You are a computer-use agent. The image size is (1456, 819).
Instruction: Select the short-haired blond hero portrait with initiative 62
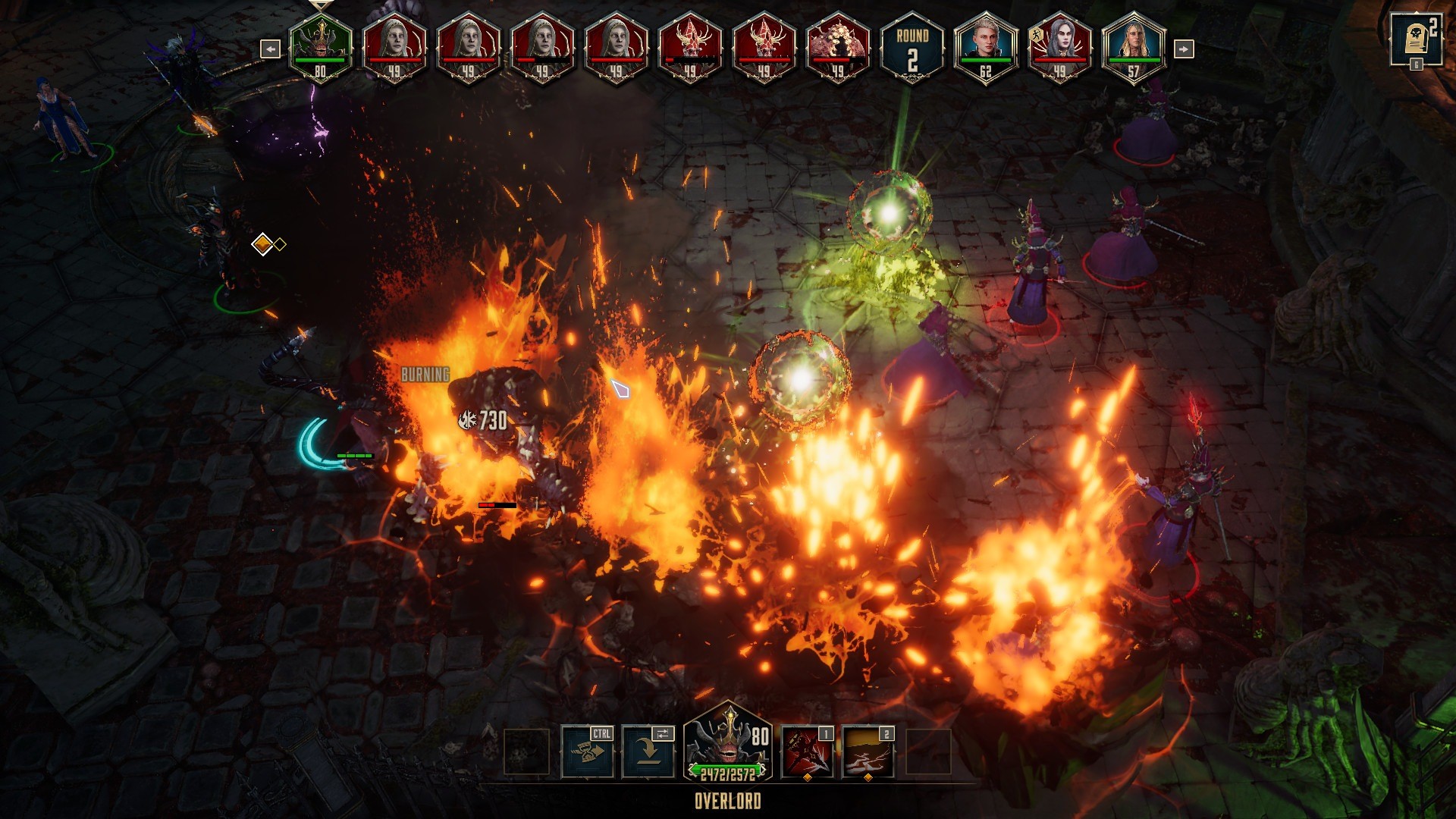(985, 47)
